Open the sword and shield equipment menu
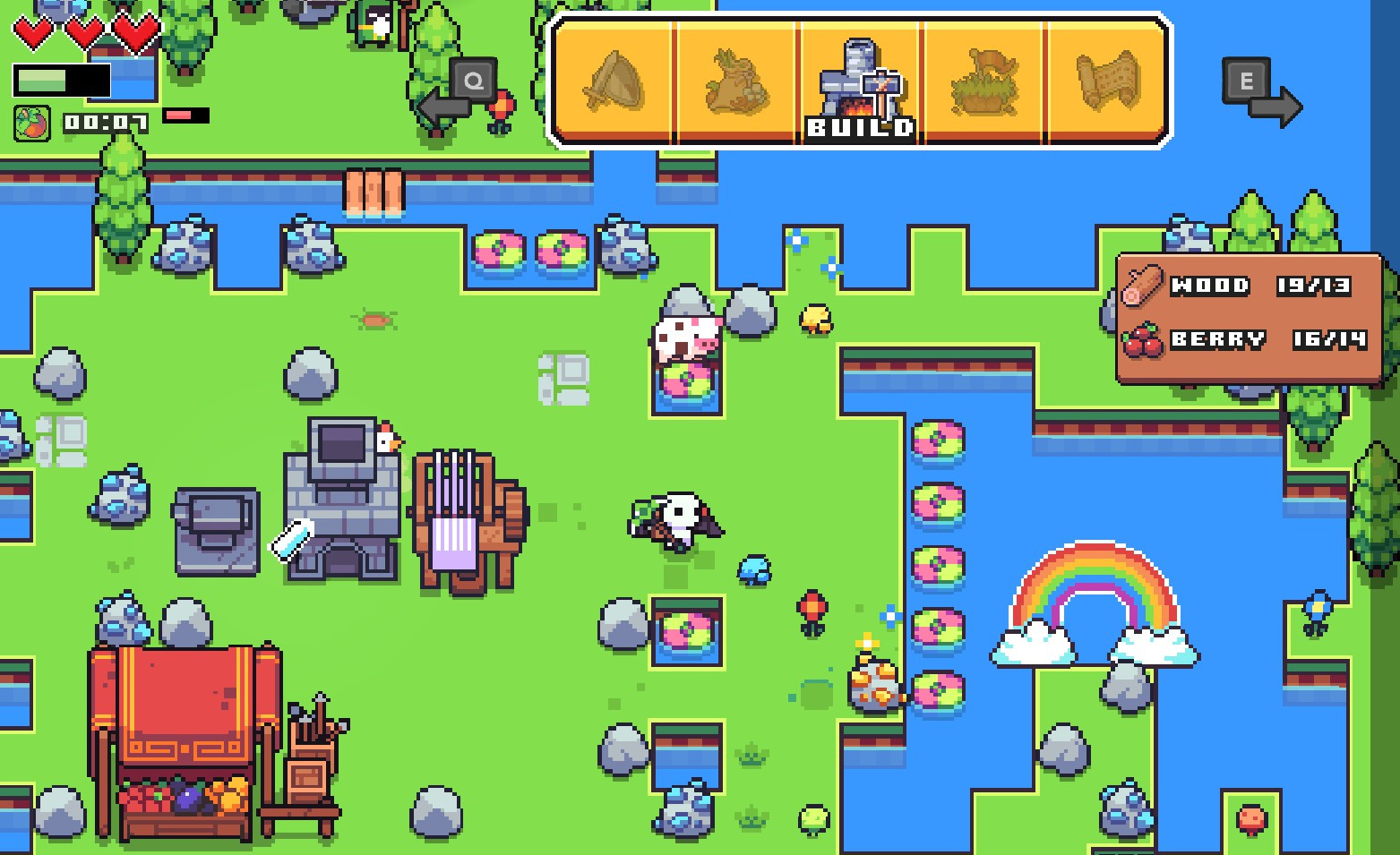 click(x=614, y=81)
